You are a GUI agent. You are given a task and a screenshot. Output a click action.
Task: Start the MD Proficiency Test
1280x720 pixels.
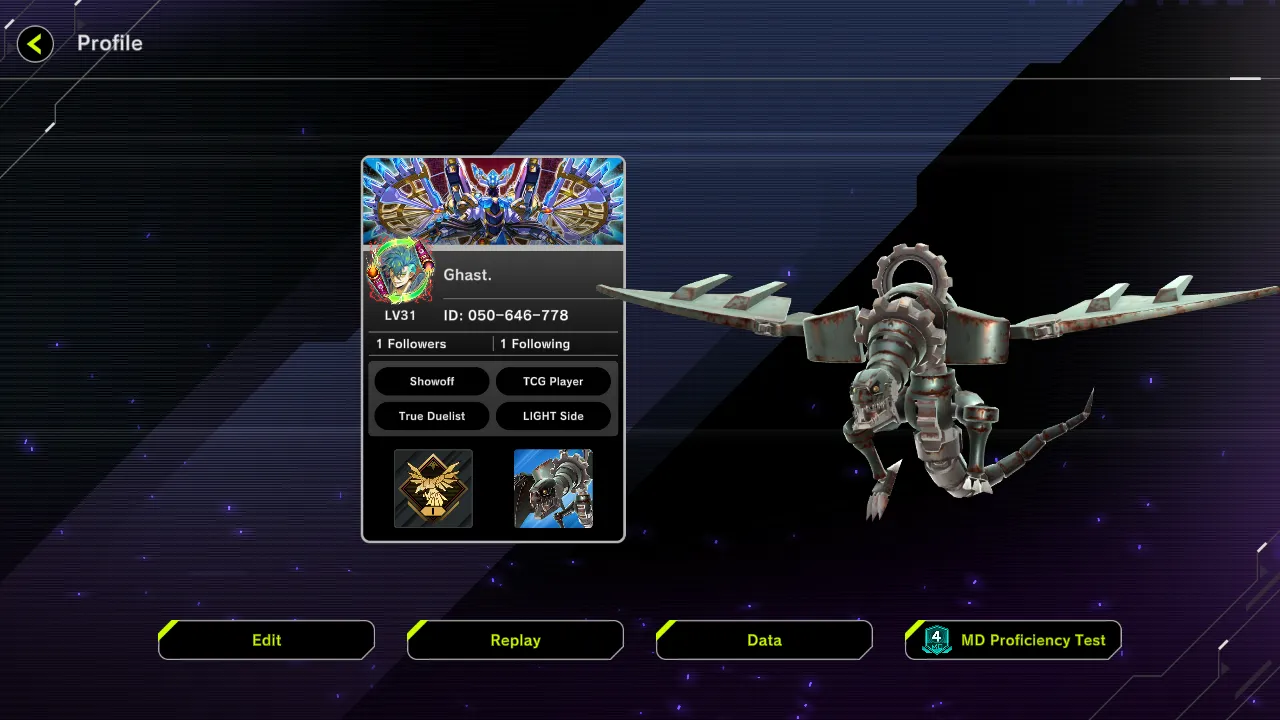1013,640
